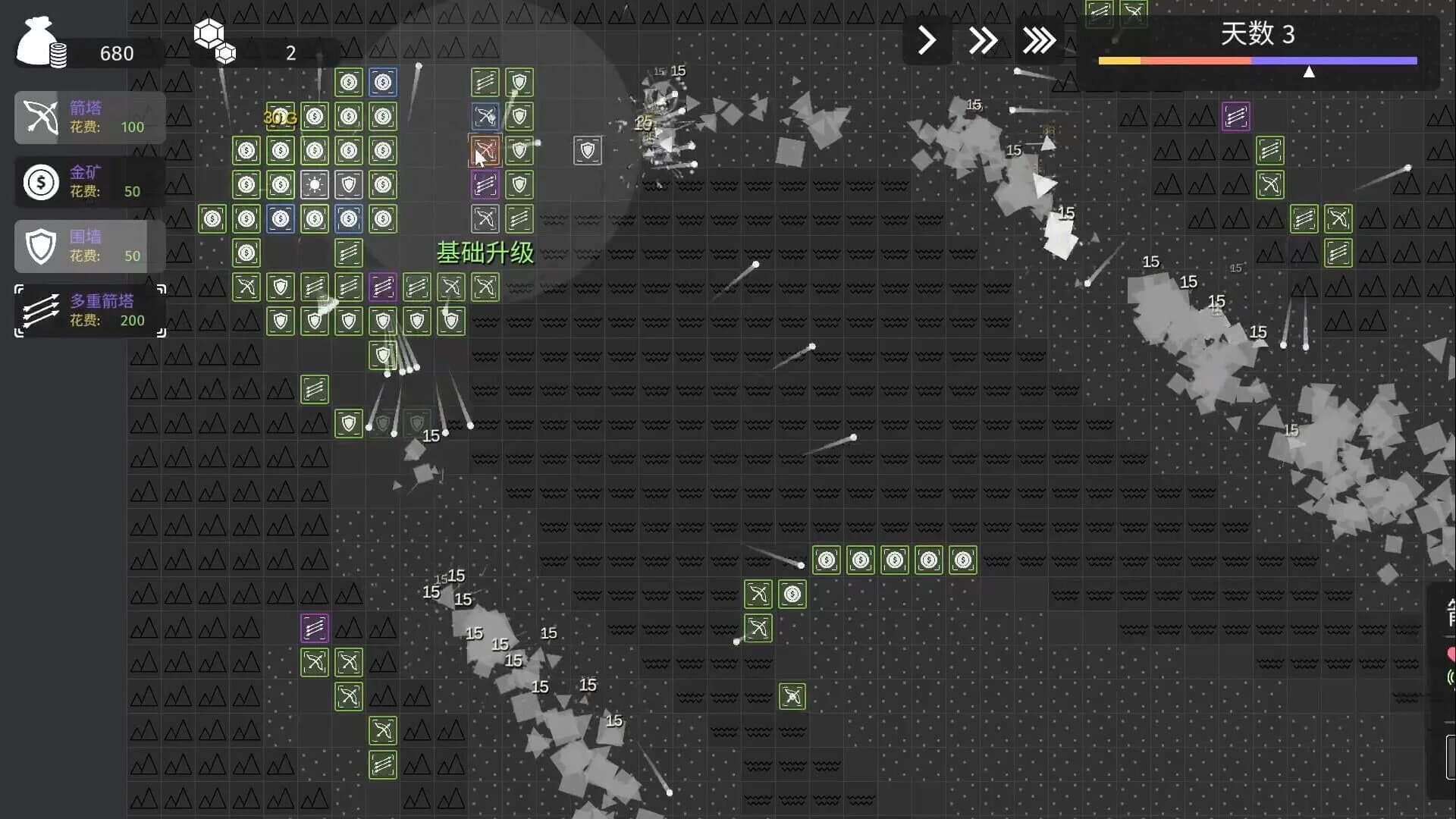Toggle triple game speed with three arrows

tap(1040, 39)
